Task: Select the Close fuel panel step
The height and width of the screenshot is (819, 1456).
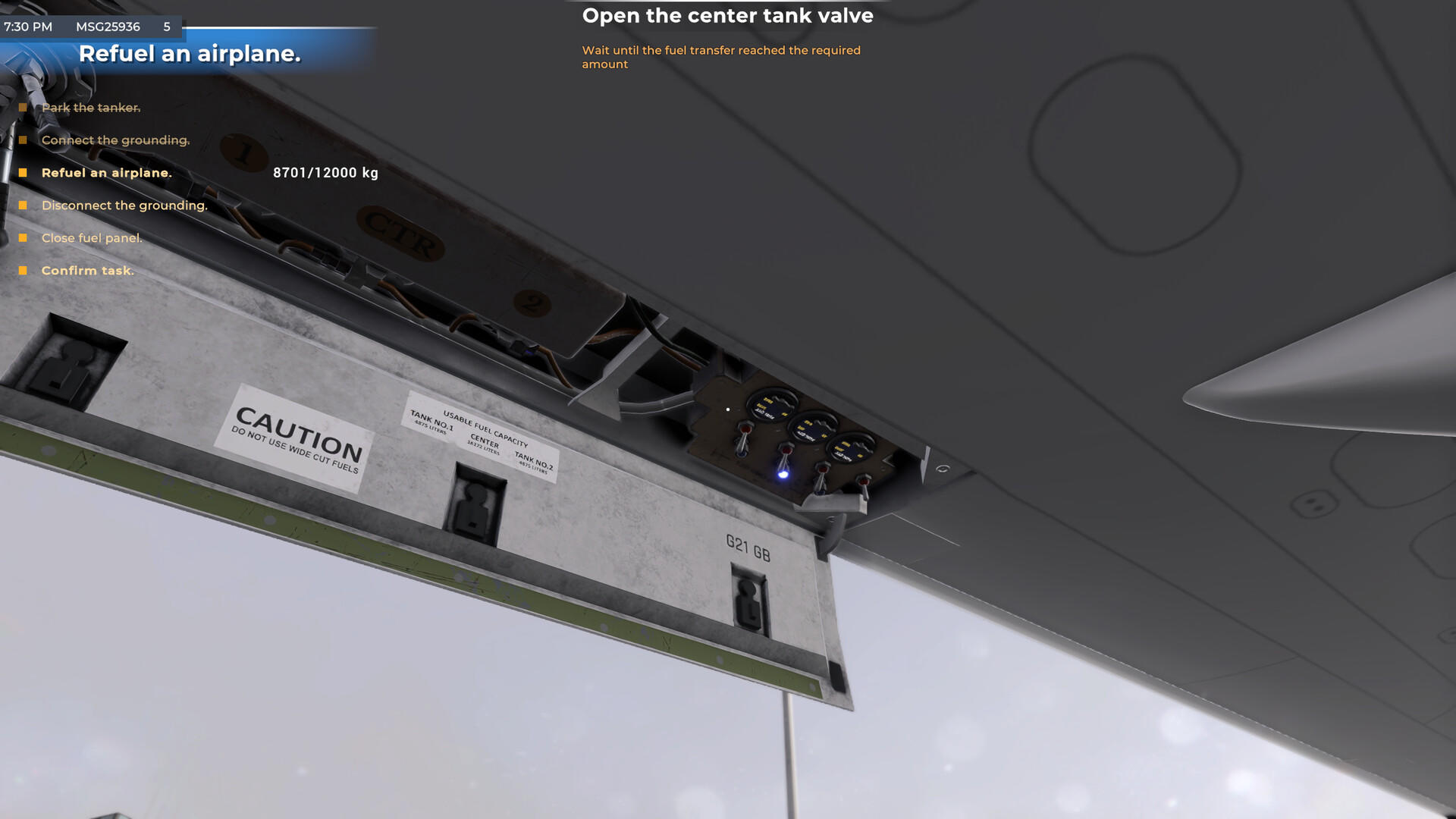Action: tap(92, 237)
